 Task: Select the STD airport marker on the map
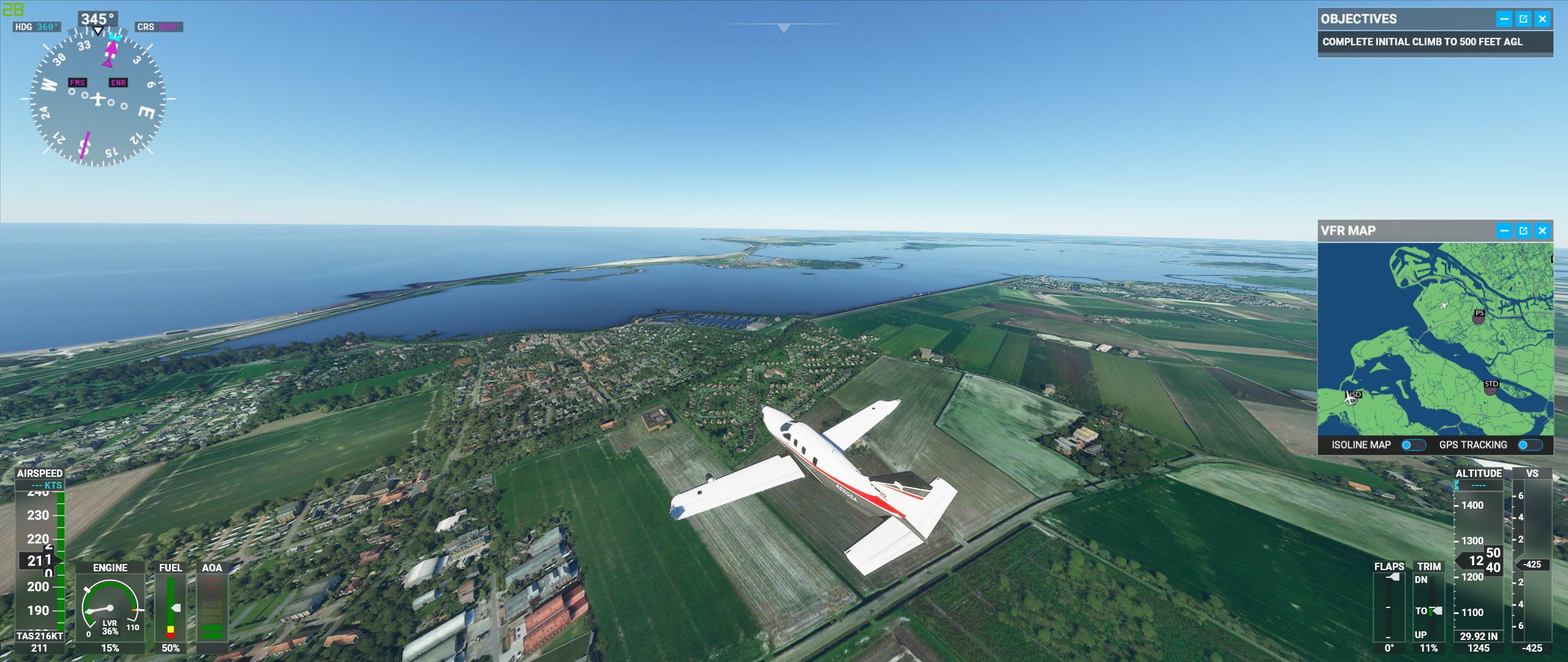(1491, 387)
